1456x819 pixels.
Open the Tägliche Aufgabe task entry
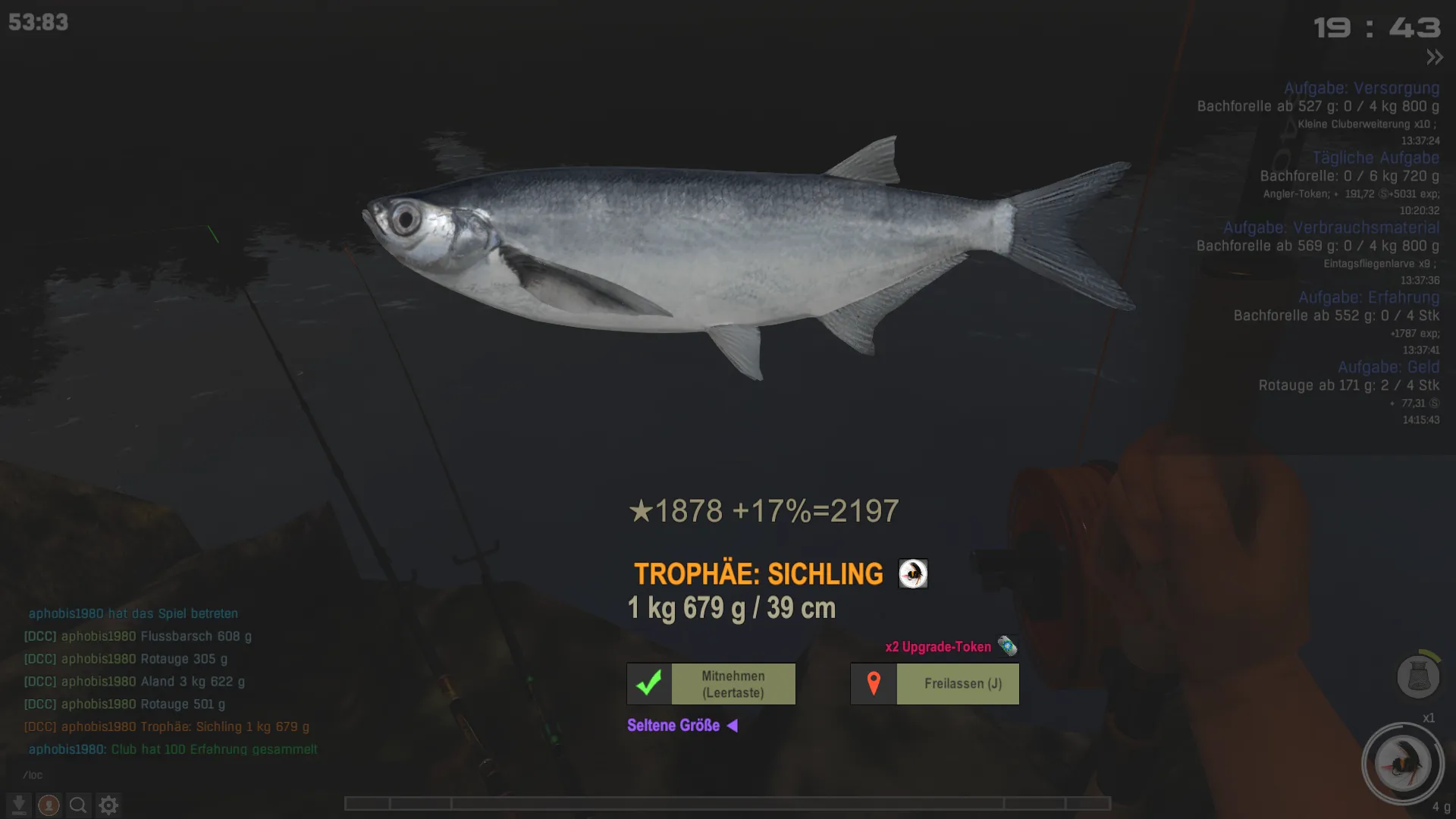pyautogui.click(x=1376, y=158)
